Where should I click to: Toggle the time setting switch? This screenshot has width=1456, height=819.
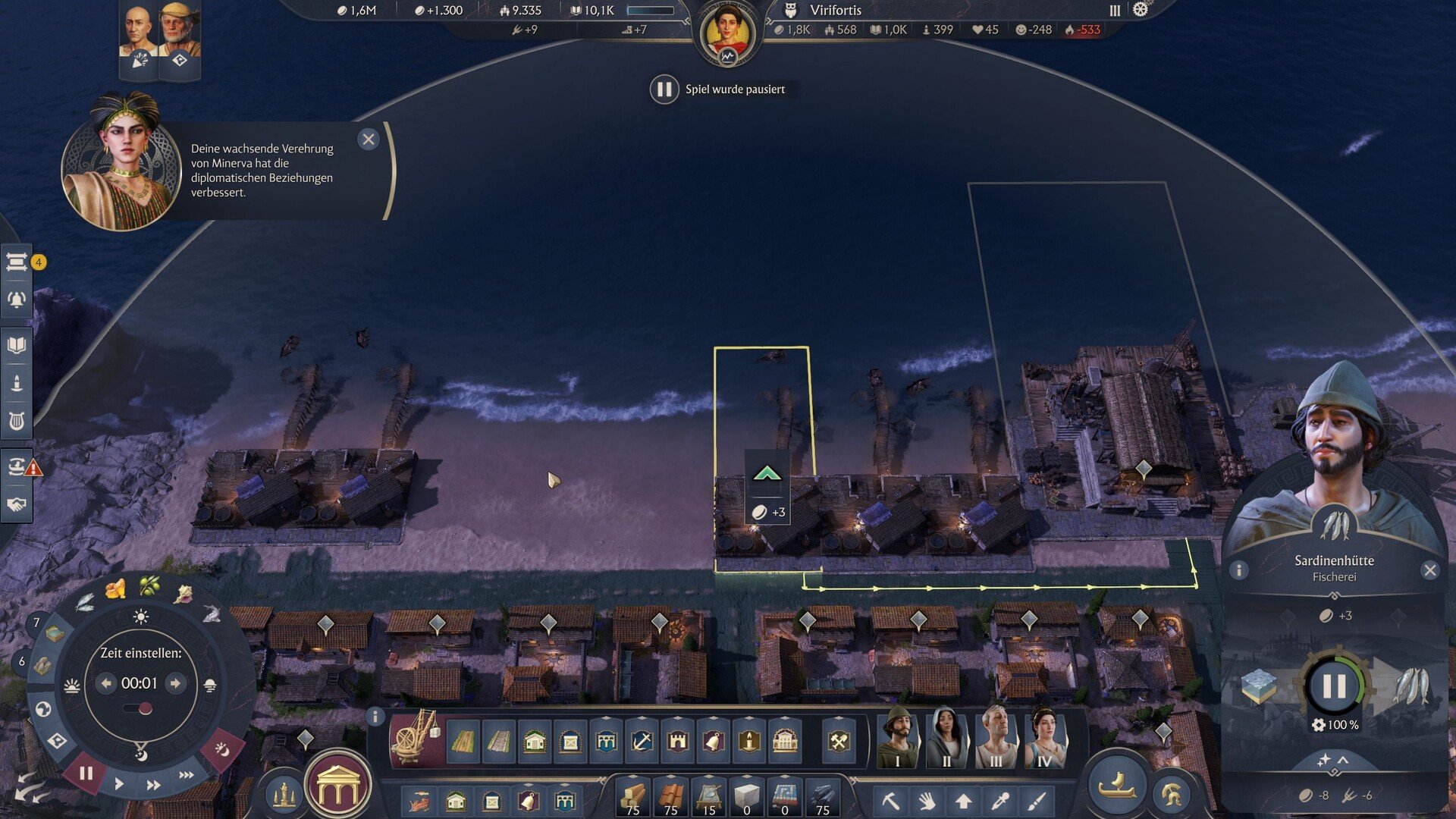pos(140,709)
